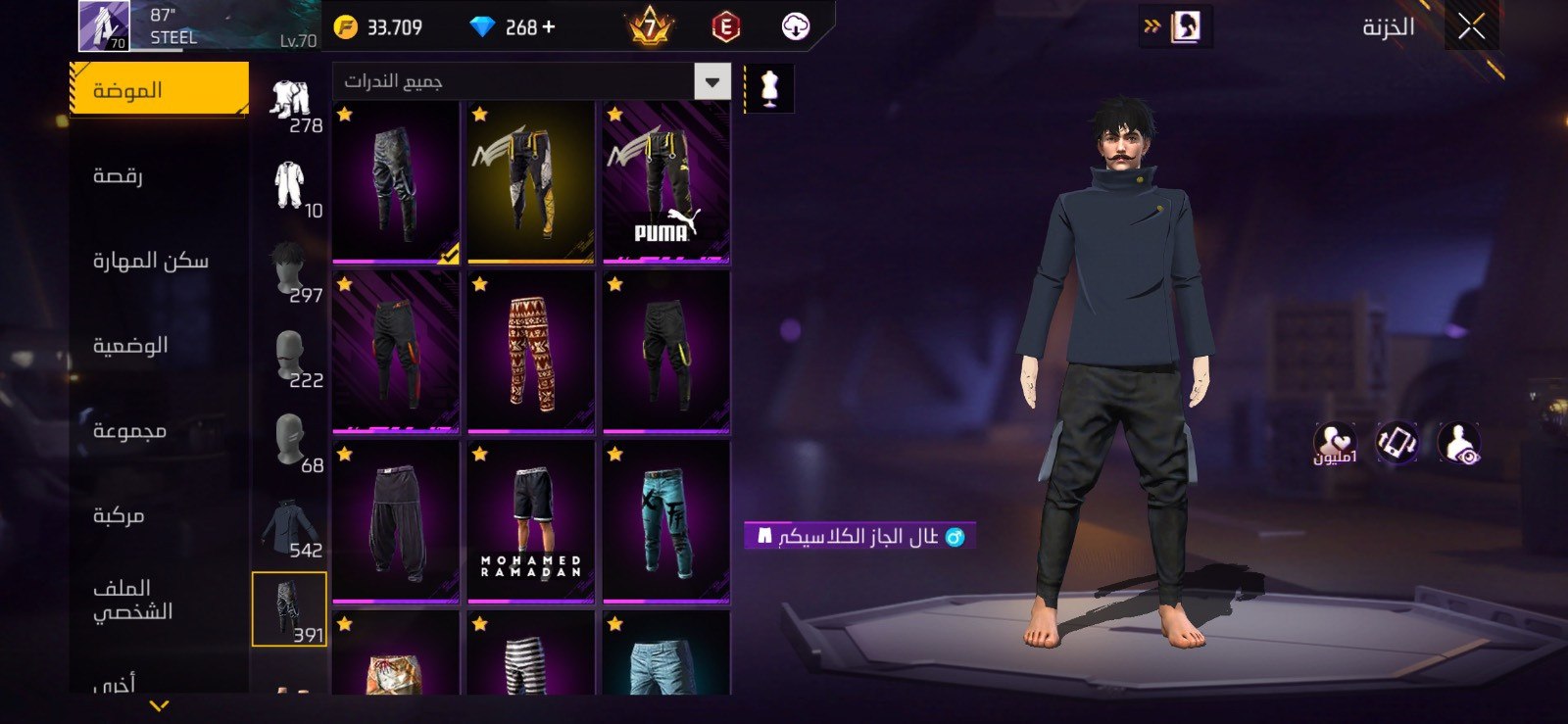Click the mannequin preview icon
The width and height of the screenshot is (1568, 724).
click(x=769, y=89)
